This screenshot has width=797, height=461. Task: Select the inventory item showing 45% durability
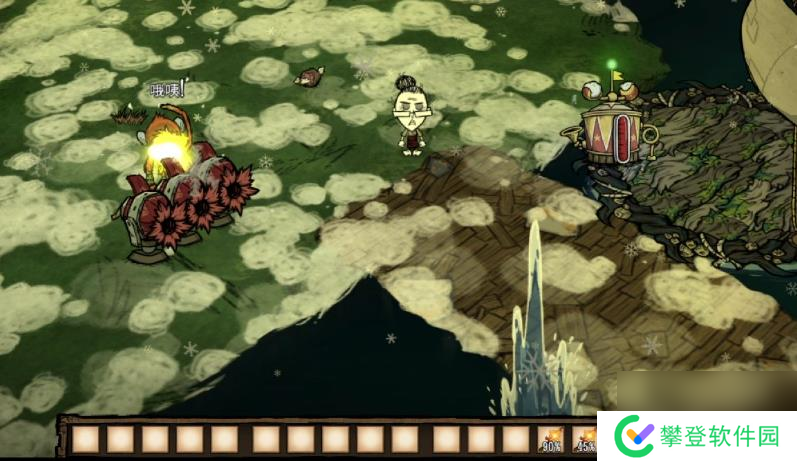click(x=584, y=439)
